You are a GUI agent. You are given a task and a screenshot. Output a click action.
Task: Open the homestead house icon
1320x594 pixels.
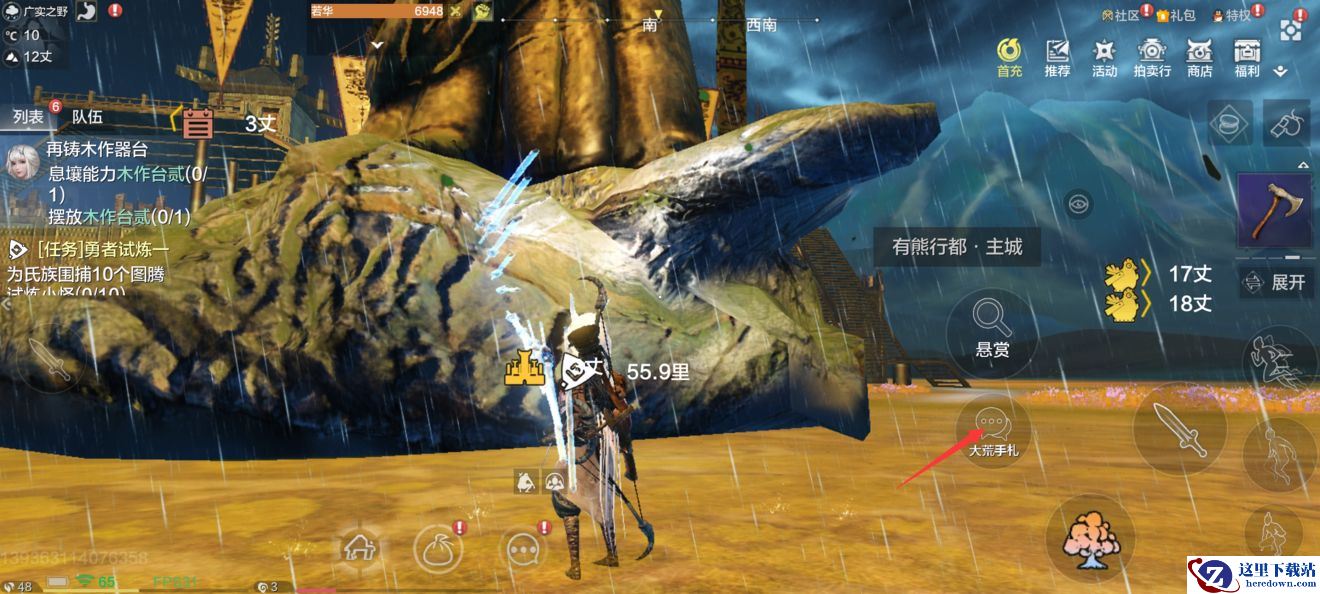coord(357,546)
